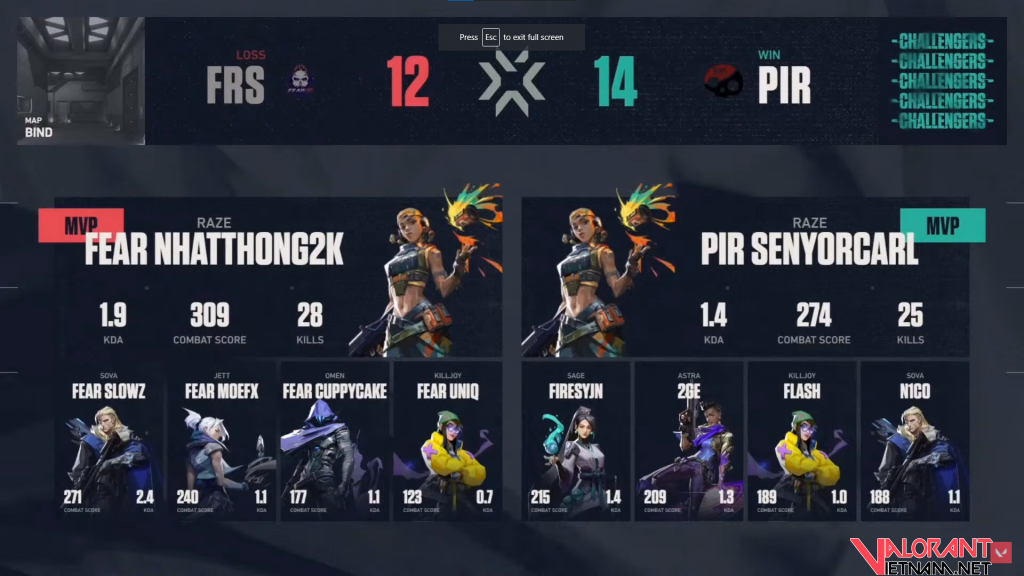Open the FLASH Killjoy player card
Image resolution: width=1024 pixels, height=576 pixels.
point(801,441)
